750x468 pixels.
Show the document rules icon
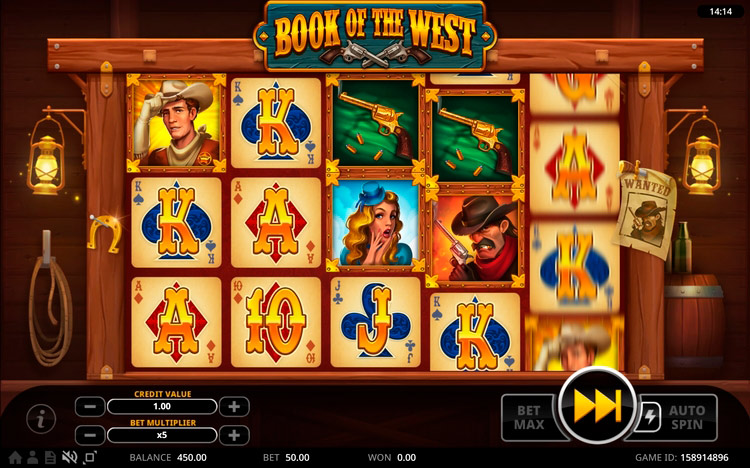(x=49, y=458)
